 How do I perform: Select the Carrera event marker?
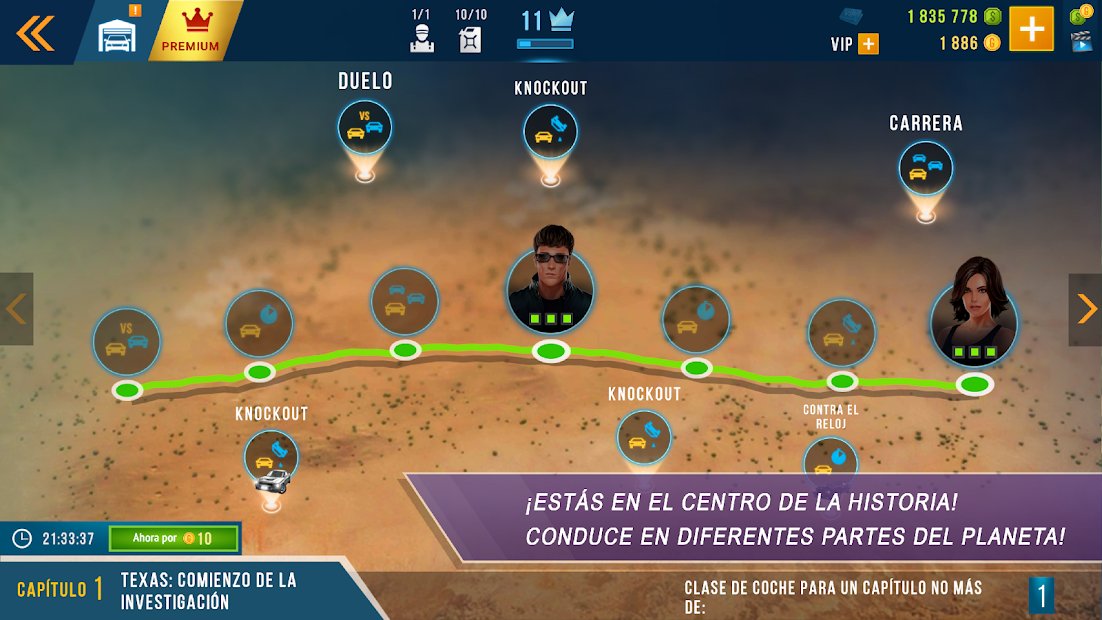click(925, 168)
